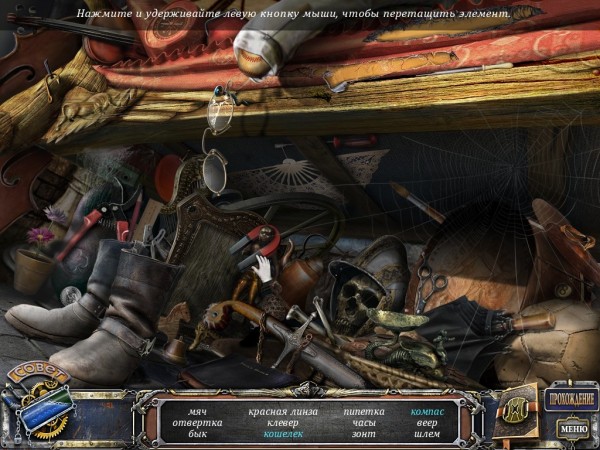Choose шлем in the item list

427,435
